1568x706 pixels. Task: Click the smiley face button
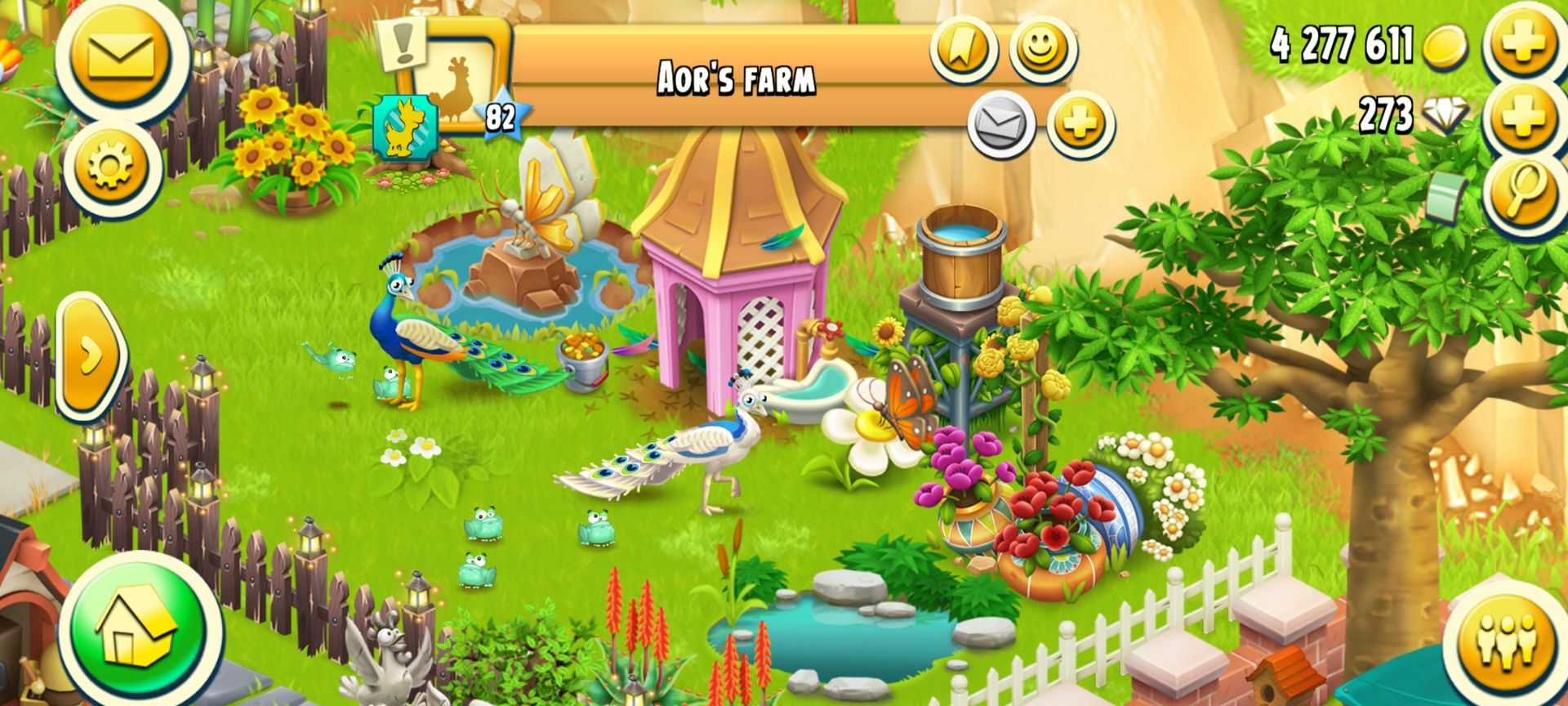point(1042,47)
